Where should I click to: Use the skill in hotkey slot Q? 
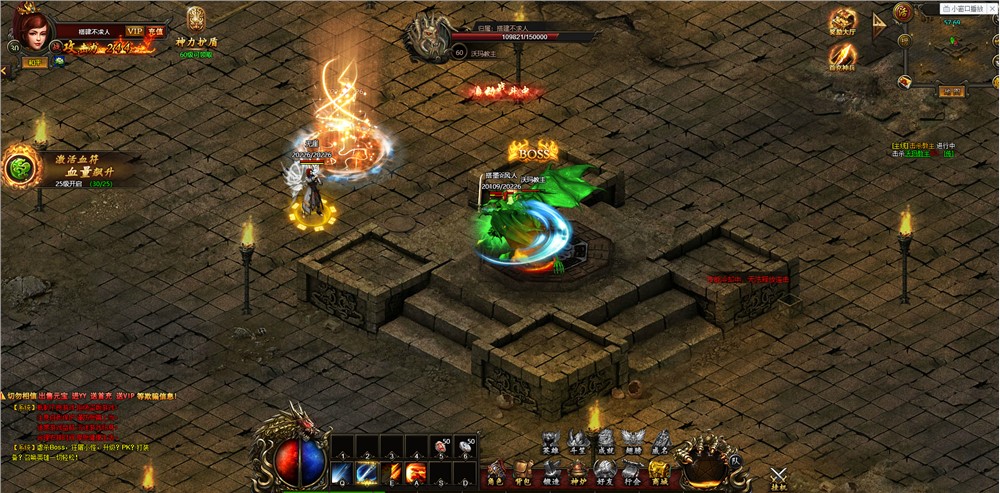click(x=341, y=471)
